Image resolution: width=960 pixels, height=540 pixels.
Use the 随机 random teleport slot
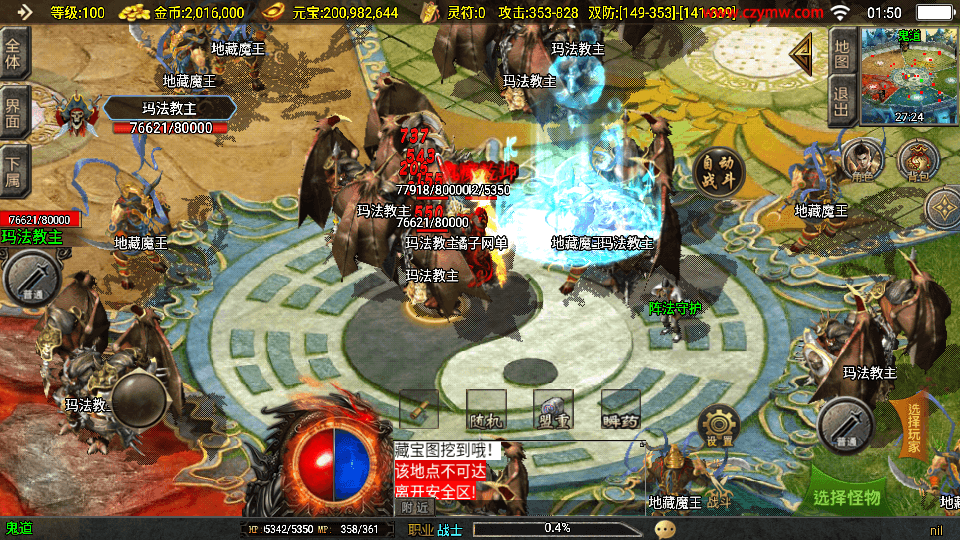click(x=486, y=410)
